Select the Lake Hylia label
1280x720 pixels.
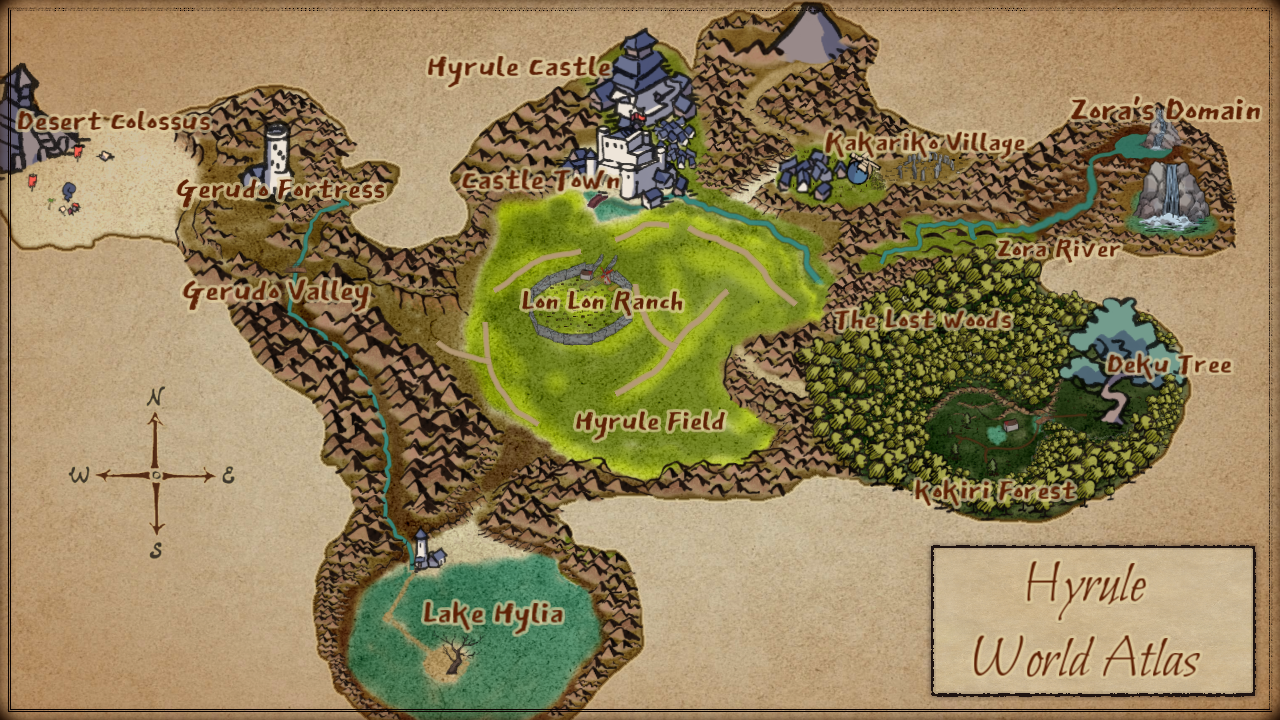(492, 613)
